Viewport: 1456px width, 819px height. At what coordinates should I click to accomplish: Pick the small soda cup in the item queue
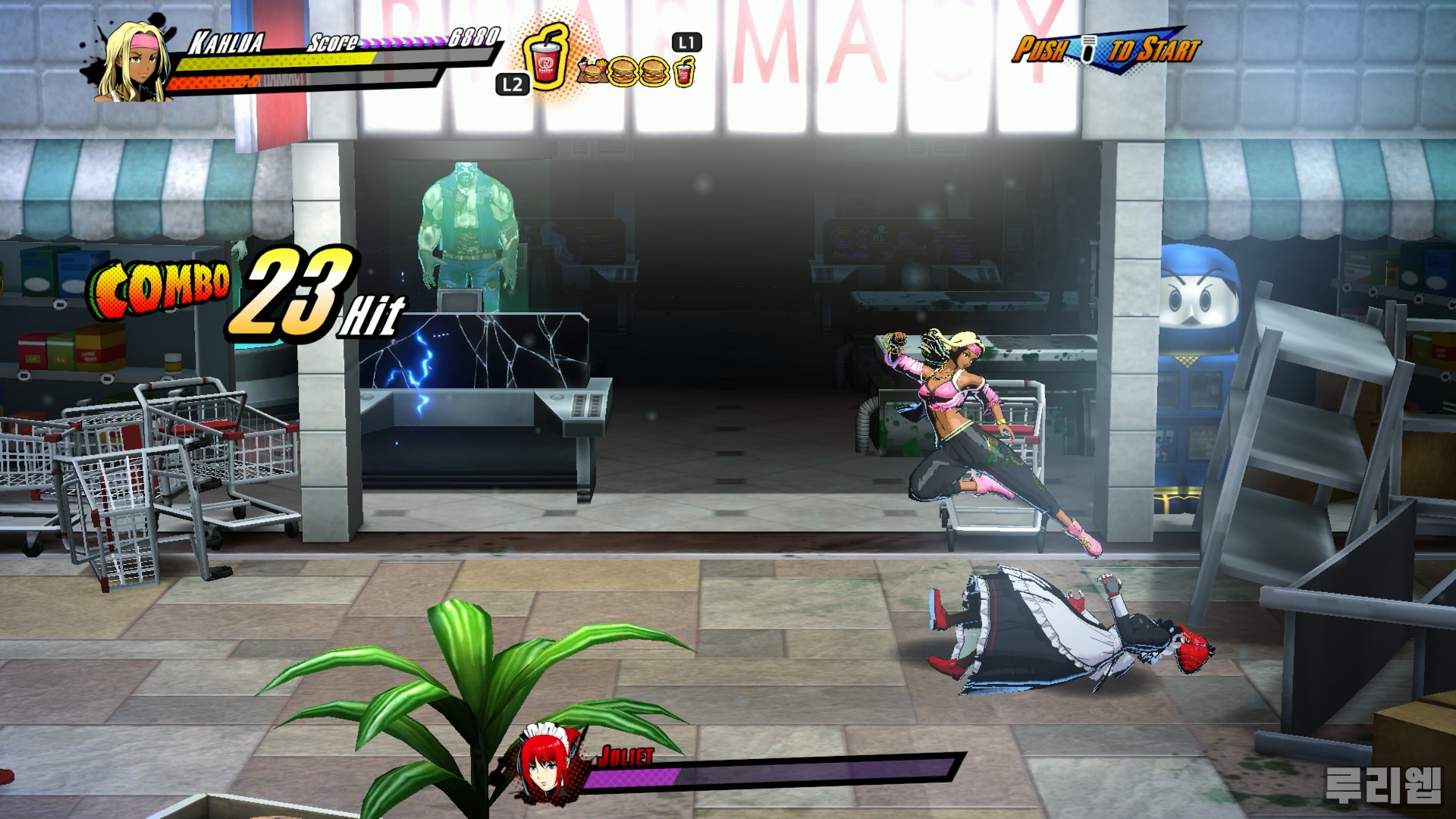click(683, 74)
